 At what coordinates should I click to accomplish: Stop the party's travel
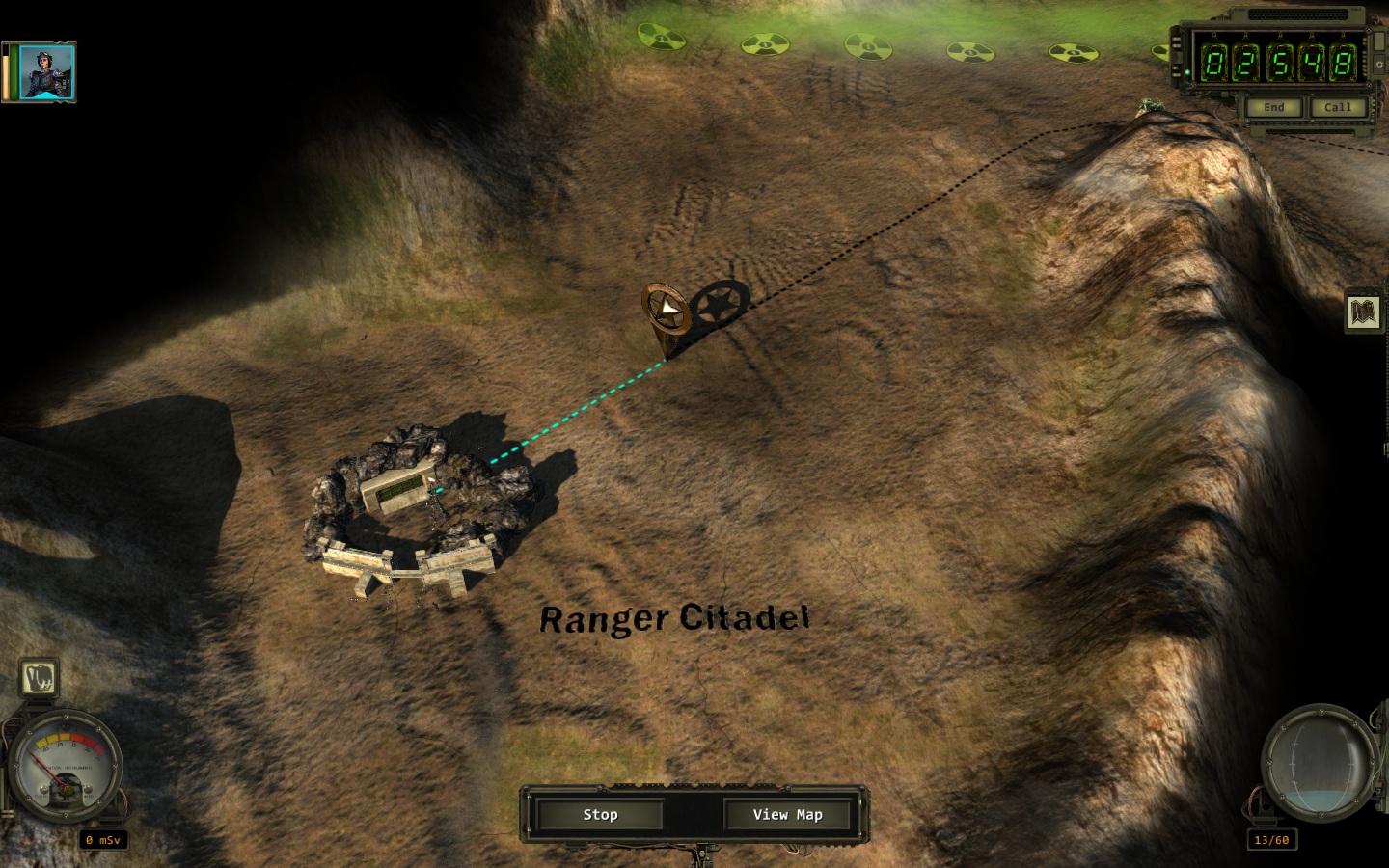600,815
